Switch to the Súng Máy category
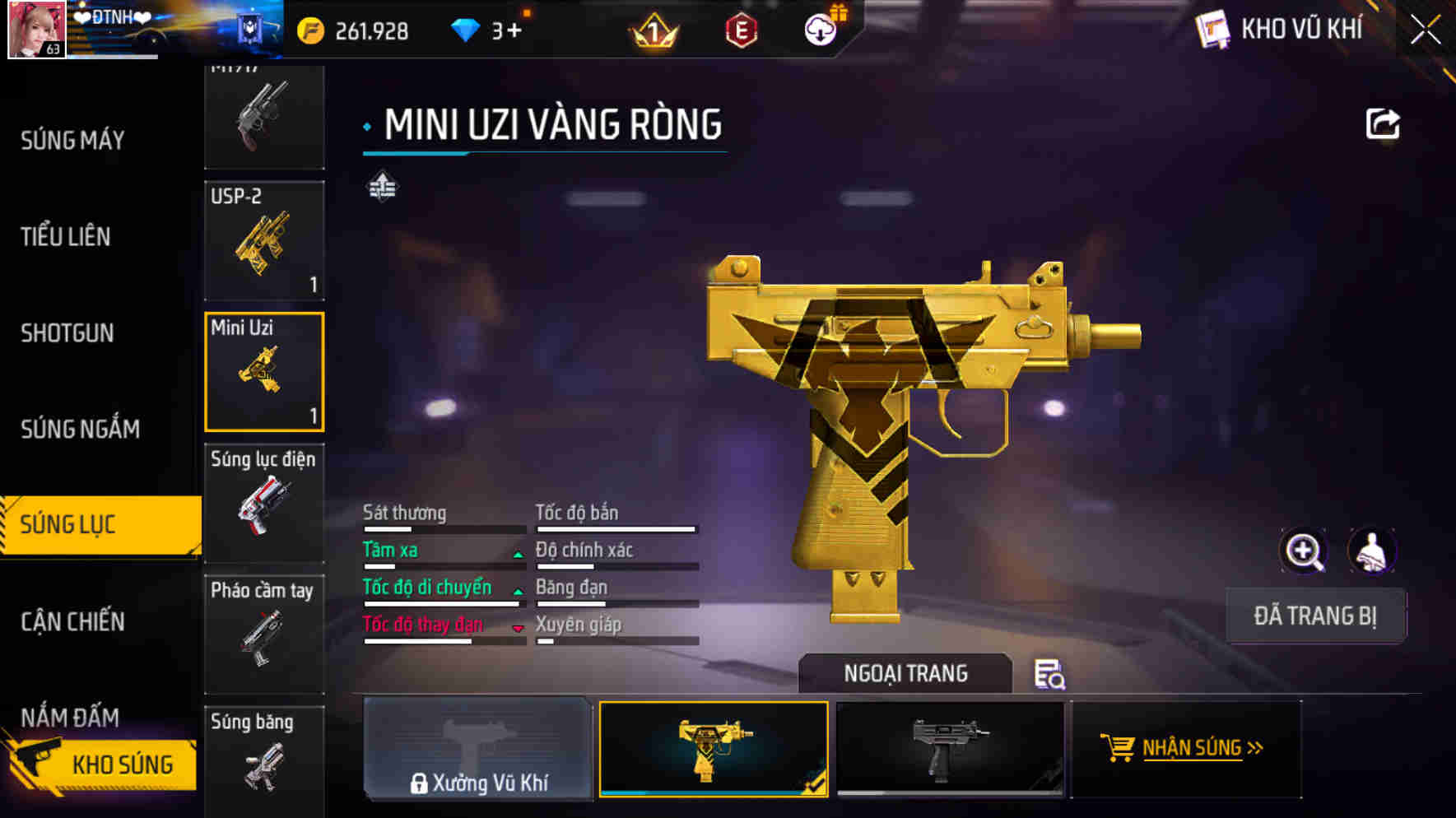 (73, 141)
